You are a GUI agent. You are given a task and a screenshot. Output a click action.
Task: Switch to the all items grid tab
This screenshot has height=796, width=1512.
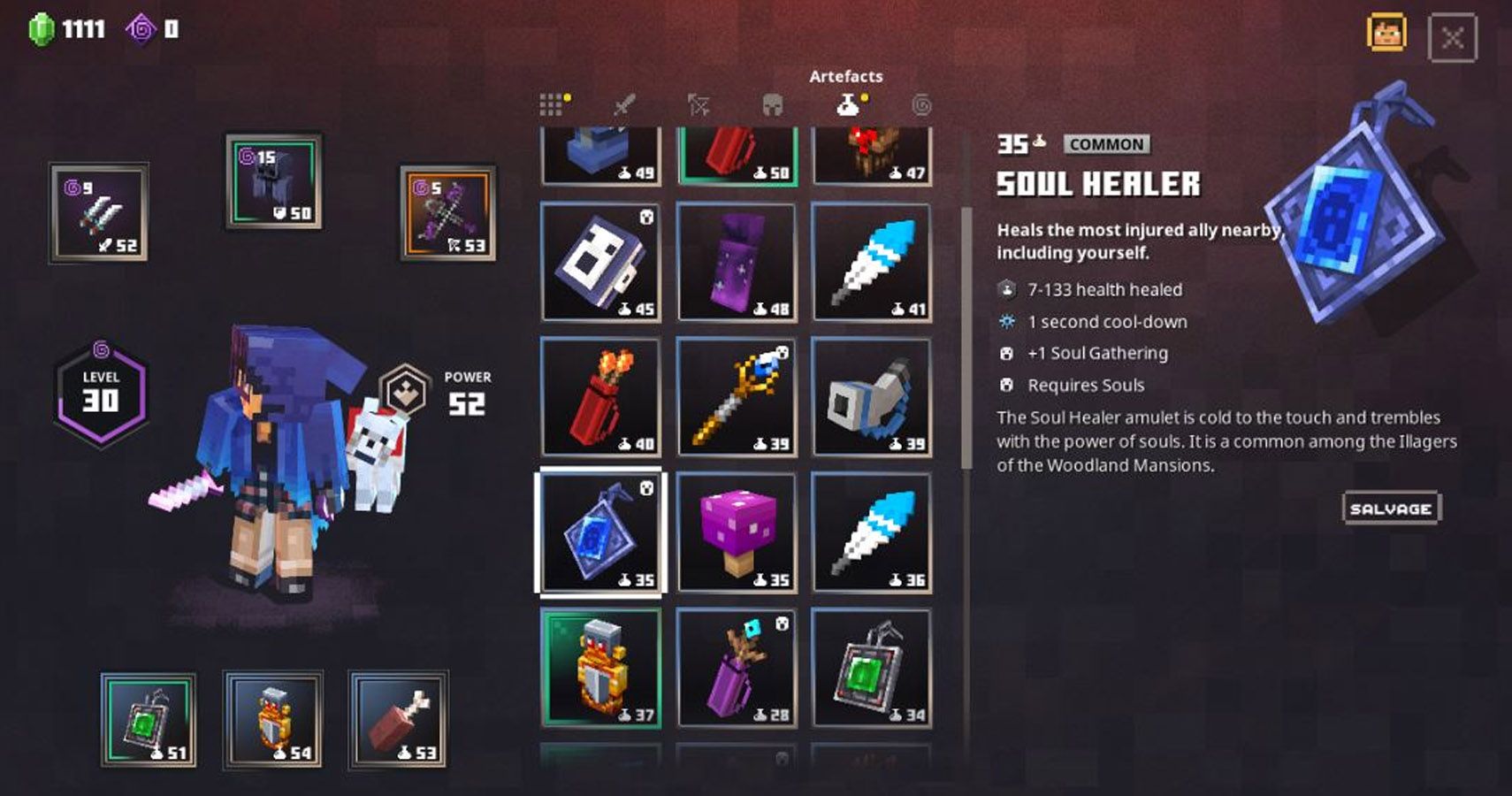[552, 105]
